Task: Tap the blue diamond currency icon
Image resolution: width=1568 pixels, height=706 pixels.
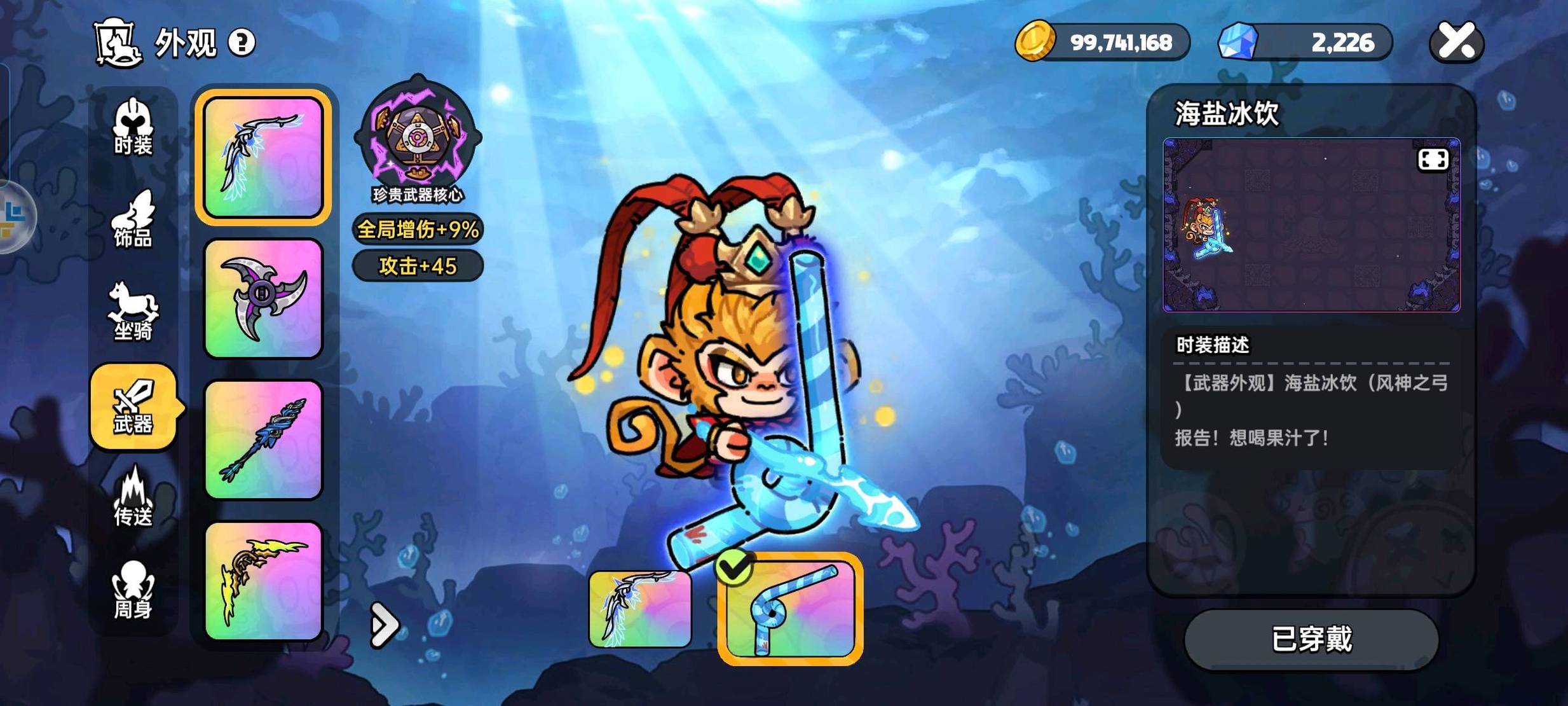Action: [1237, 42]
